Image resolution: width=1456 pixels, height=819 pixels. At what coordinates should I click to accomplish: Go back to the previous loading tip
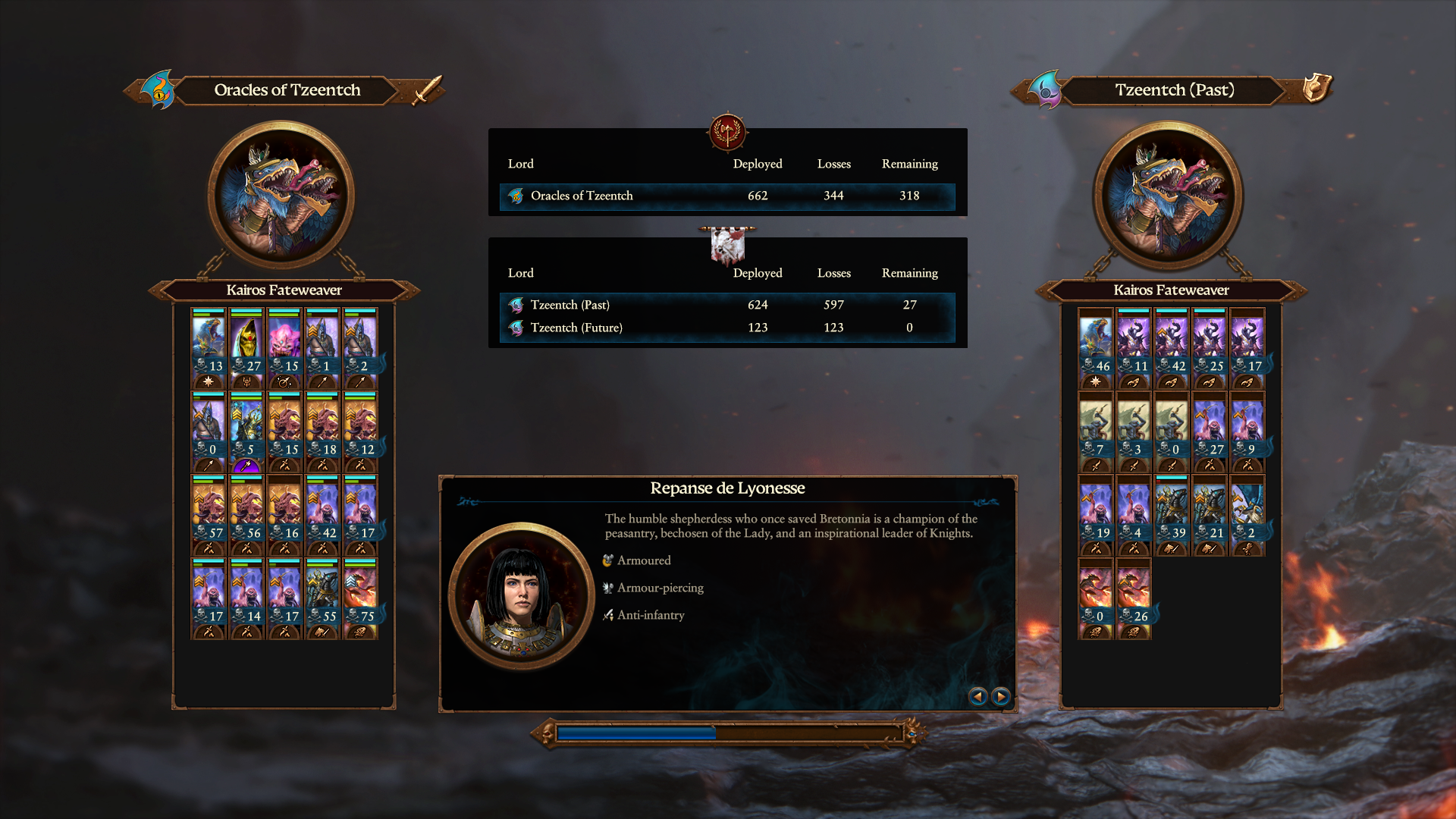click(x=977, y=696)
